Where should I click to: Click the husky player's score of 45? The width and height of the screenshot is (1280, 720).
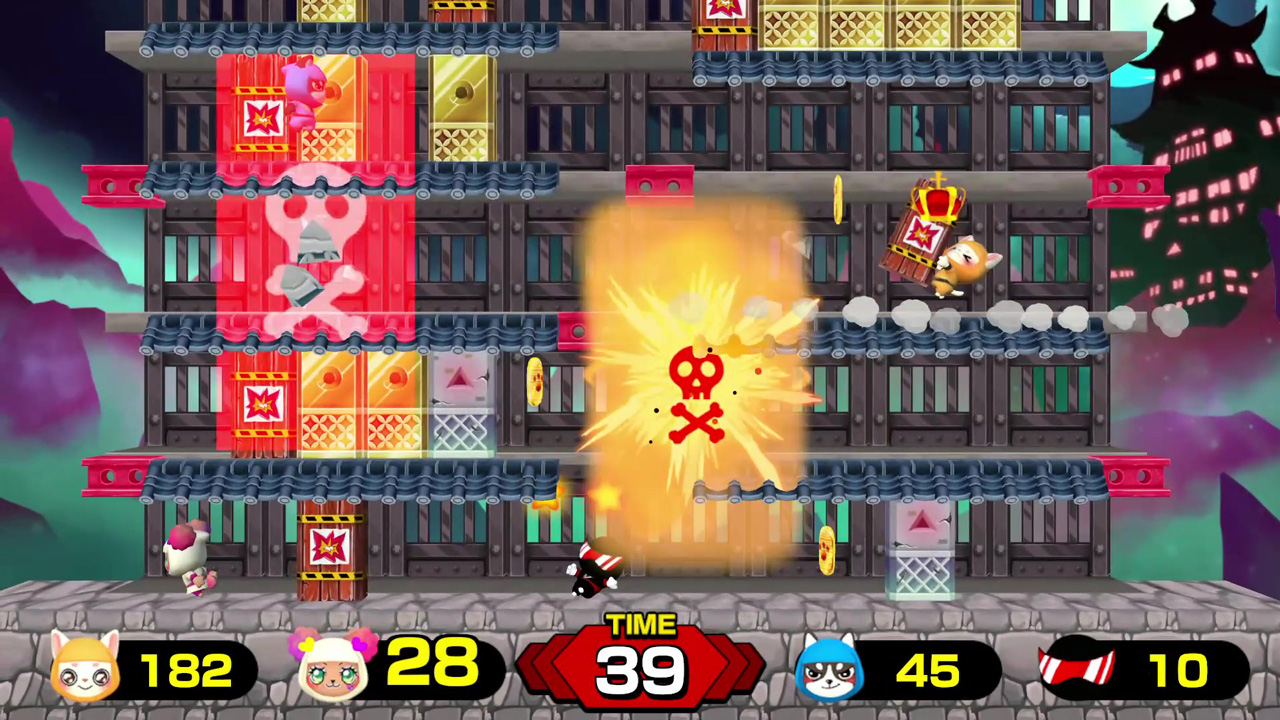[930, 668]
